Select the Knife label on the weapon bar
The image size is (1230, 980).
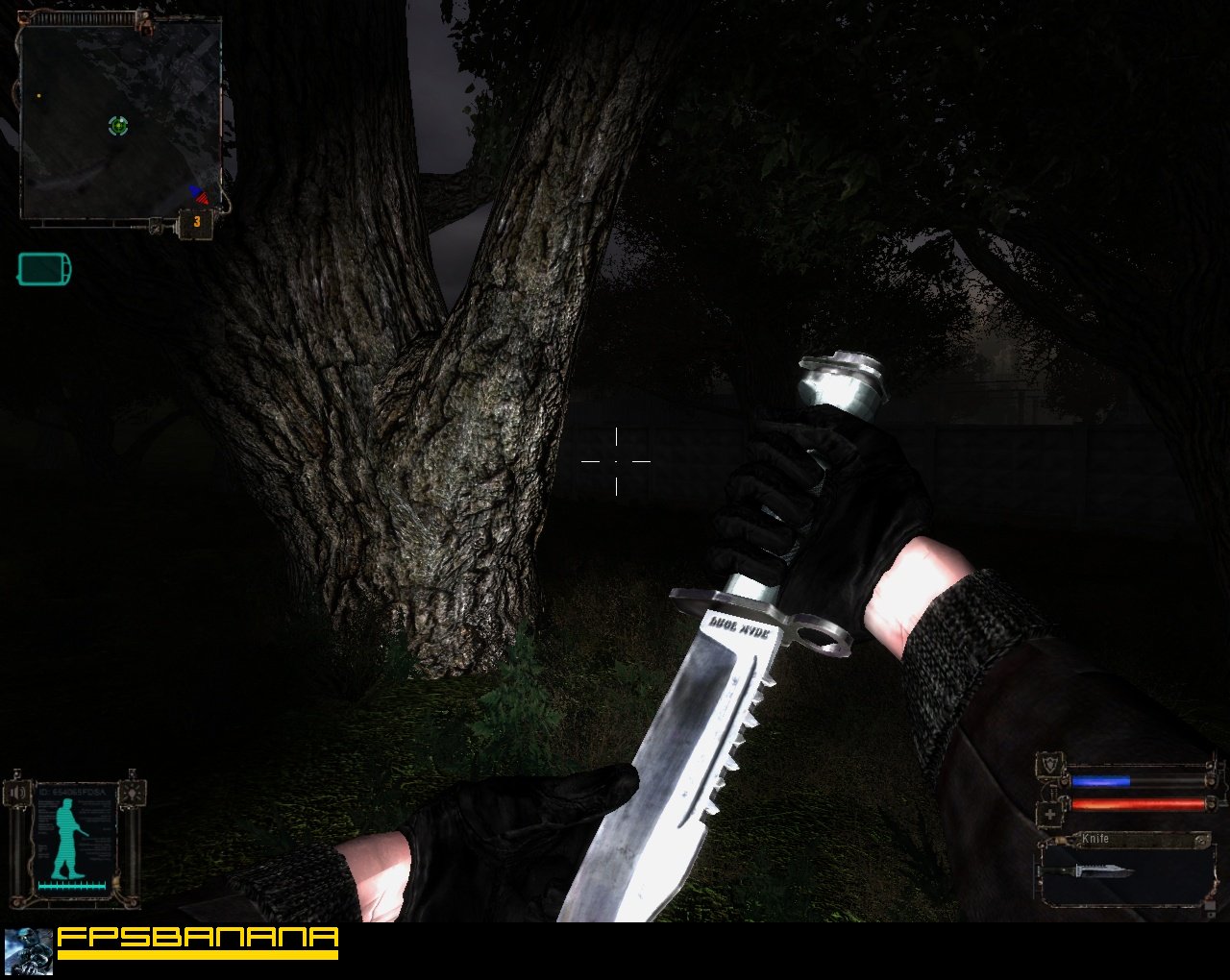point(1095,838)
